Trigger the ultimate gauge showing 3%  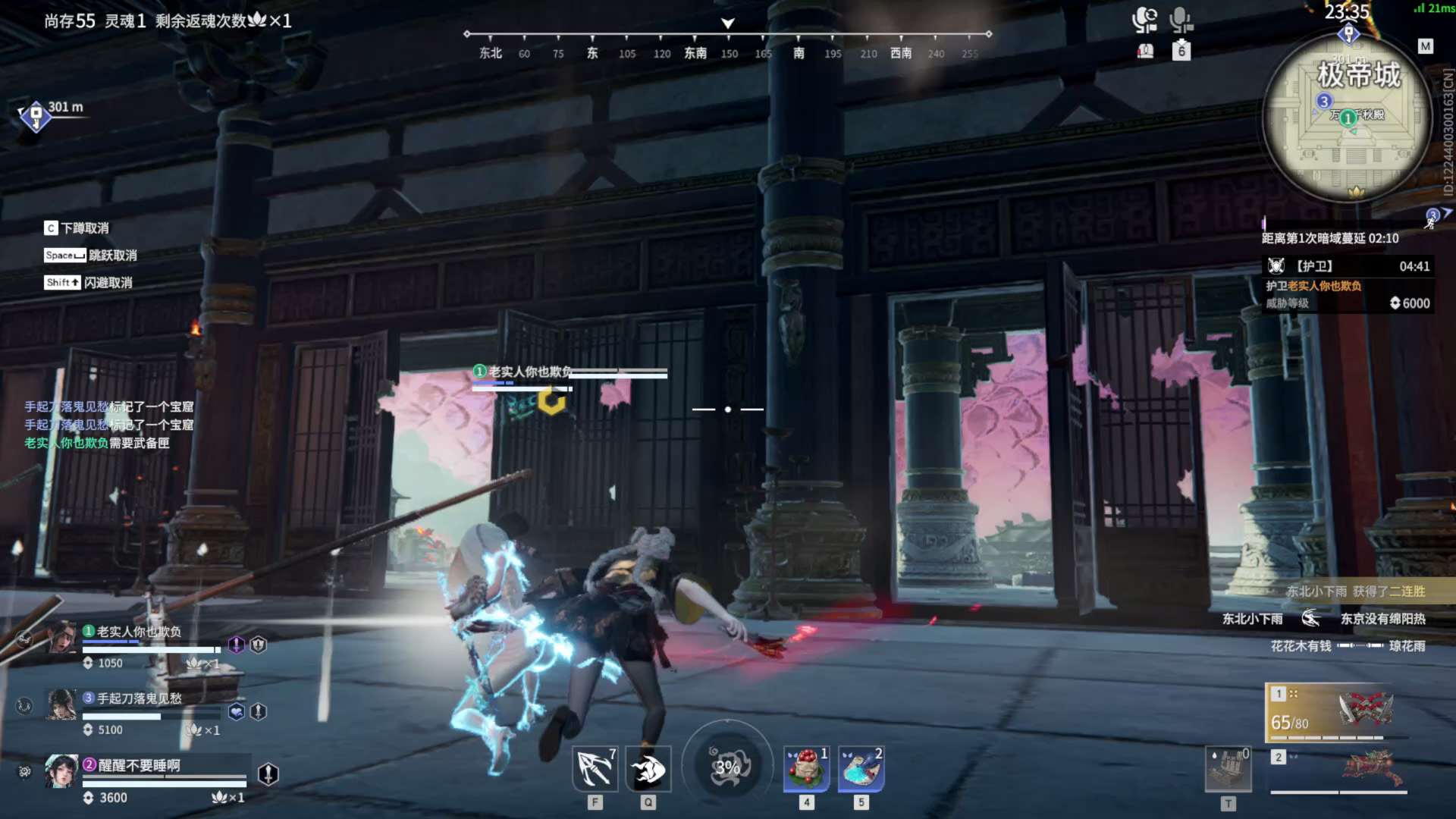tap(727, 767)
